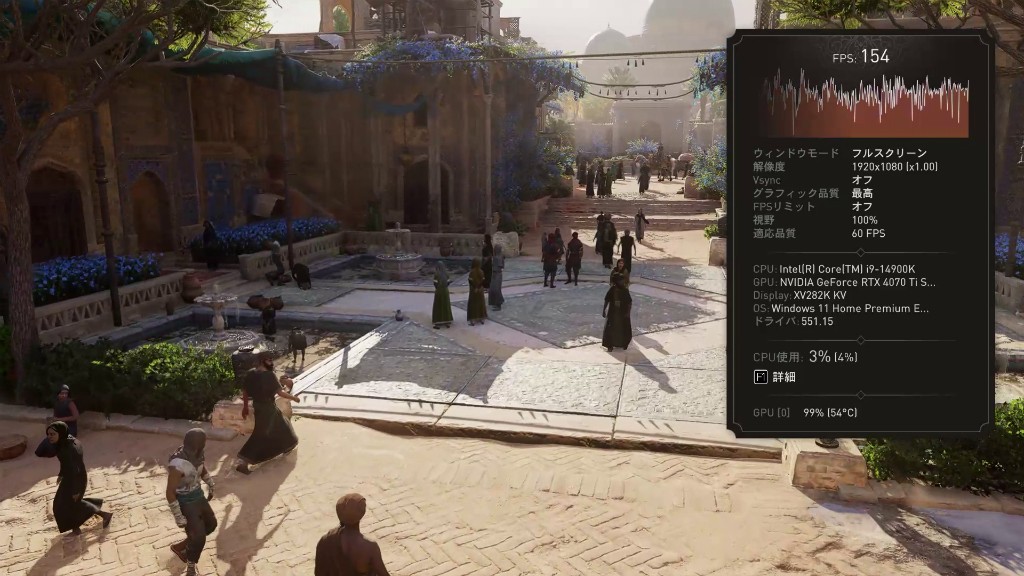Show the 詳細 details in the benchmark panel
The width and height of the screenshot is (1024, 576).
coord(775,377)
